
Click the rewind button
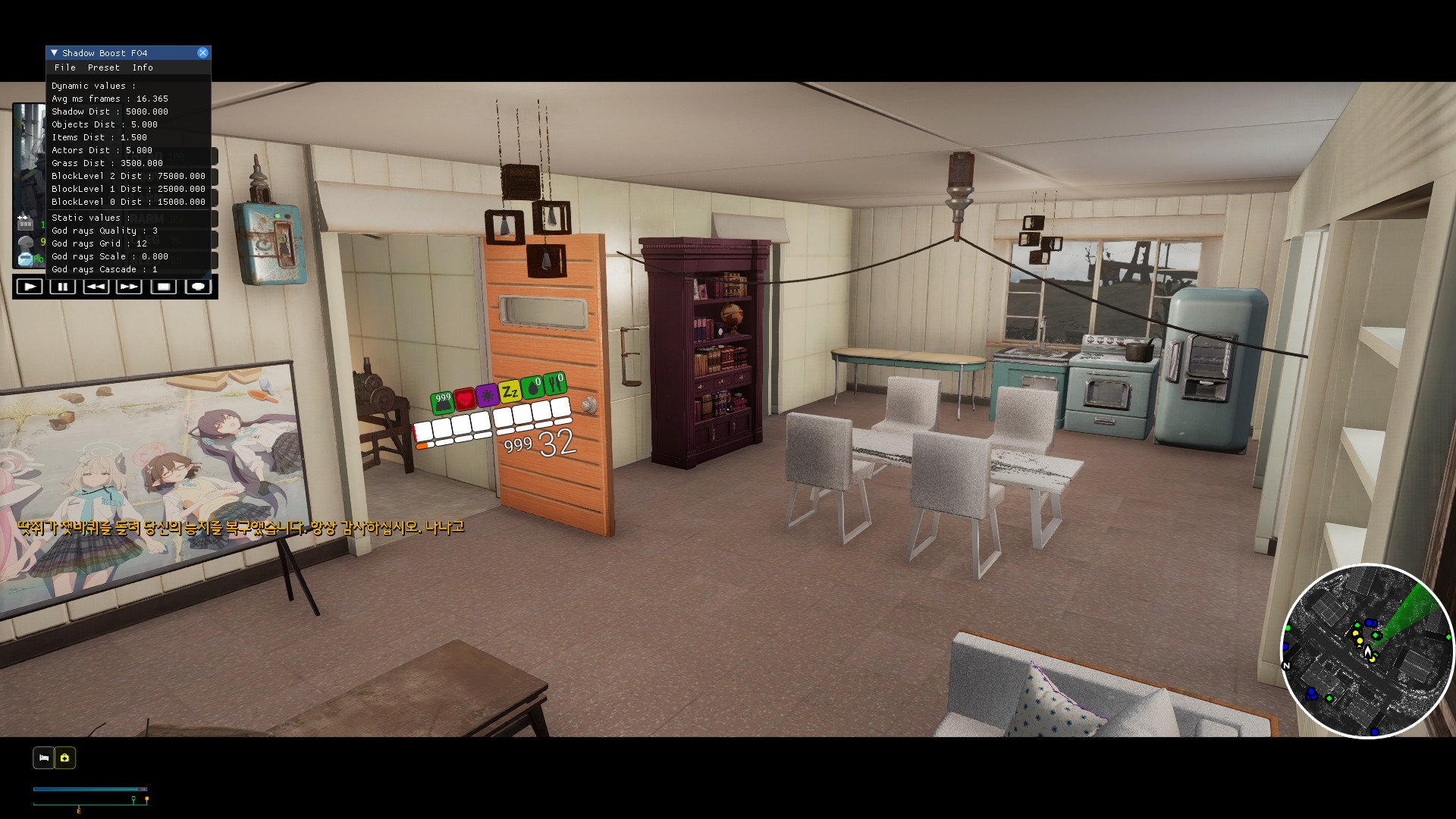pyautogui.click(x=96, y=287)
